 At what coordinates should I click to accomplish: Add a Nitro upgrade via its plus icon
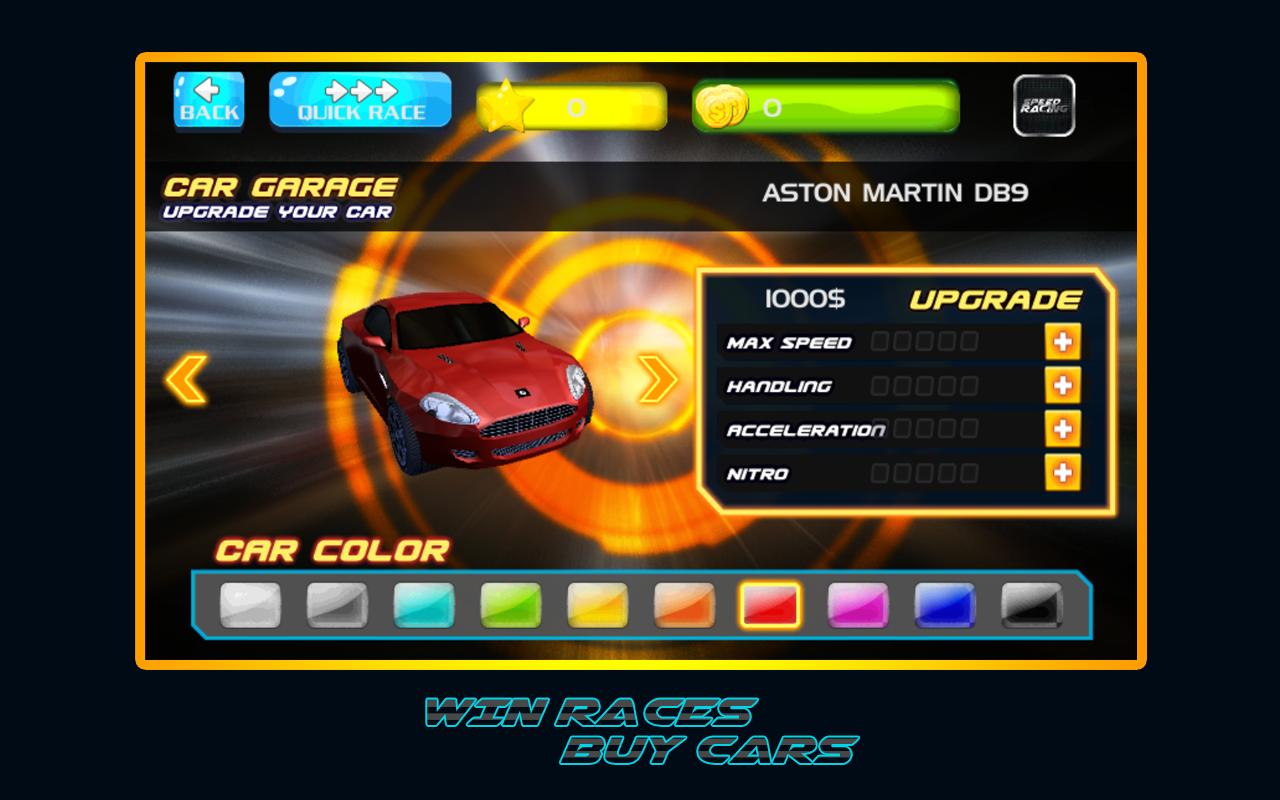[1062, 470]
